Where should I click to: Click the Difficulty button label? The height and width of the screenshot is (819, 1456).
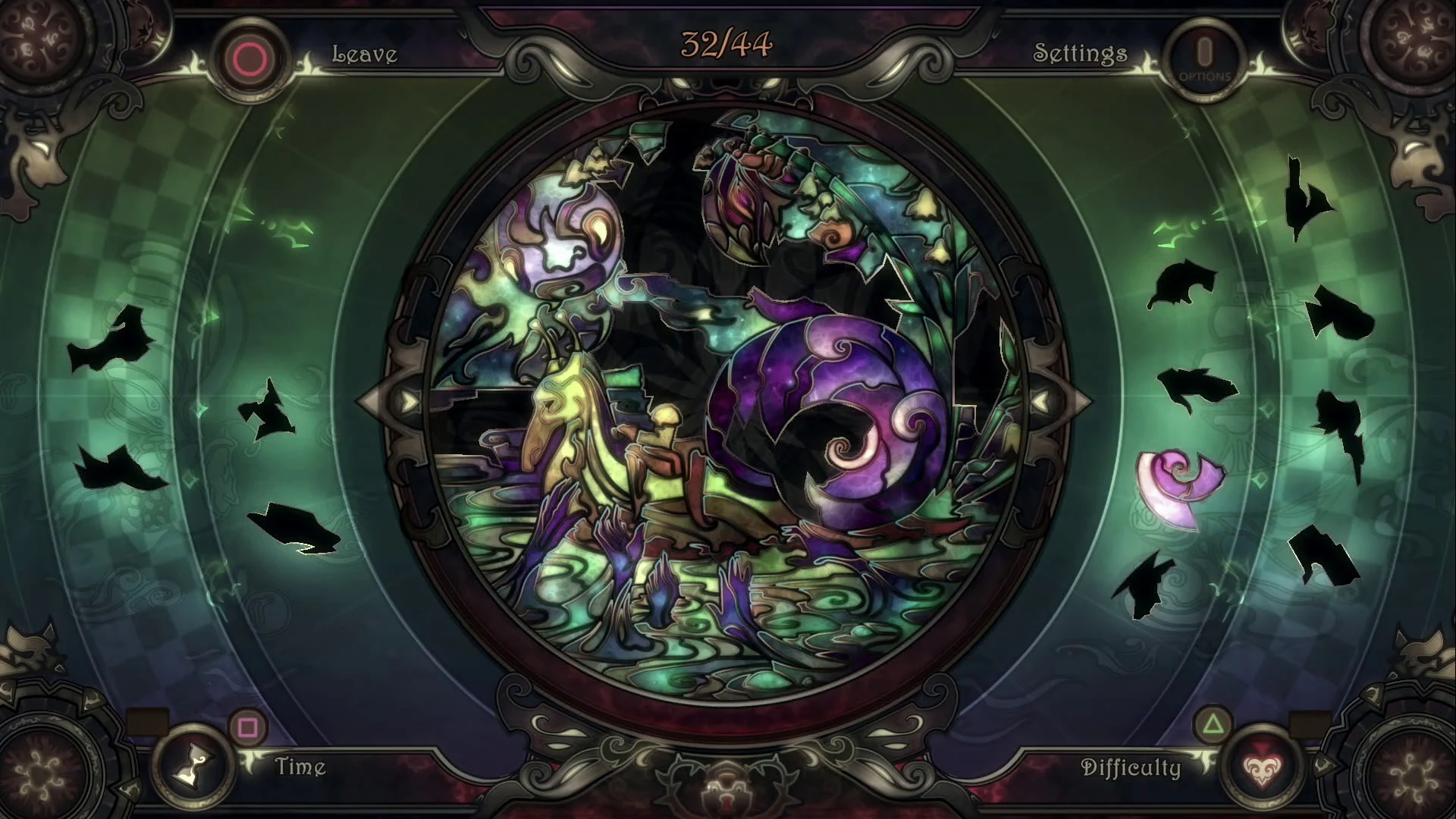tap(1132, 767)
